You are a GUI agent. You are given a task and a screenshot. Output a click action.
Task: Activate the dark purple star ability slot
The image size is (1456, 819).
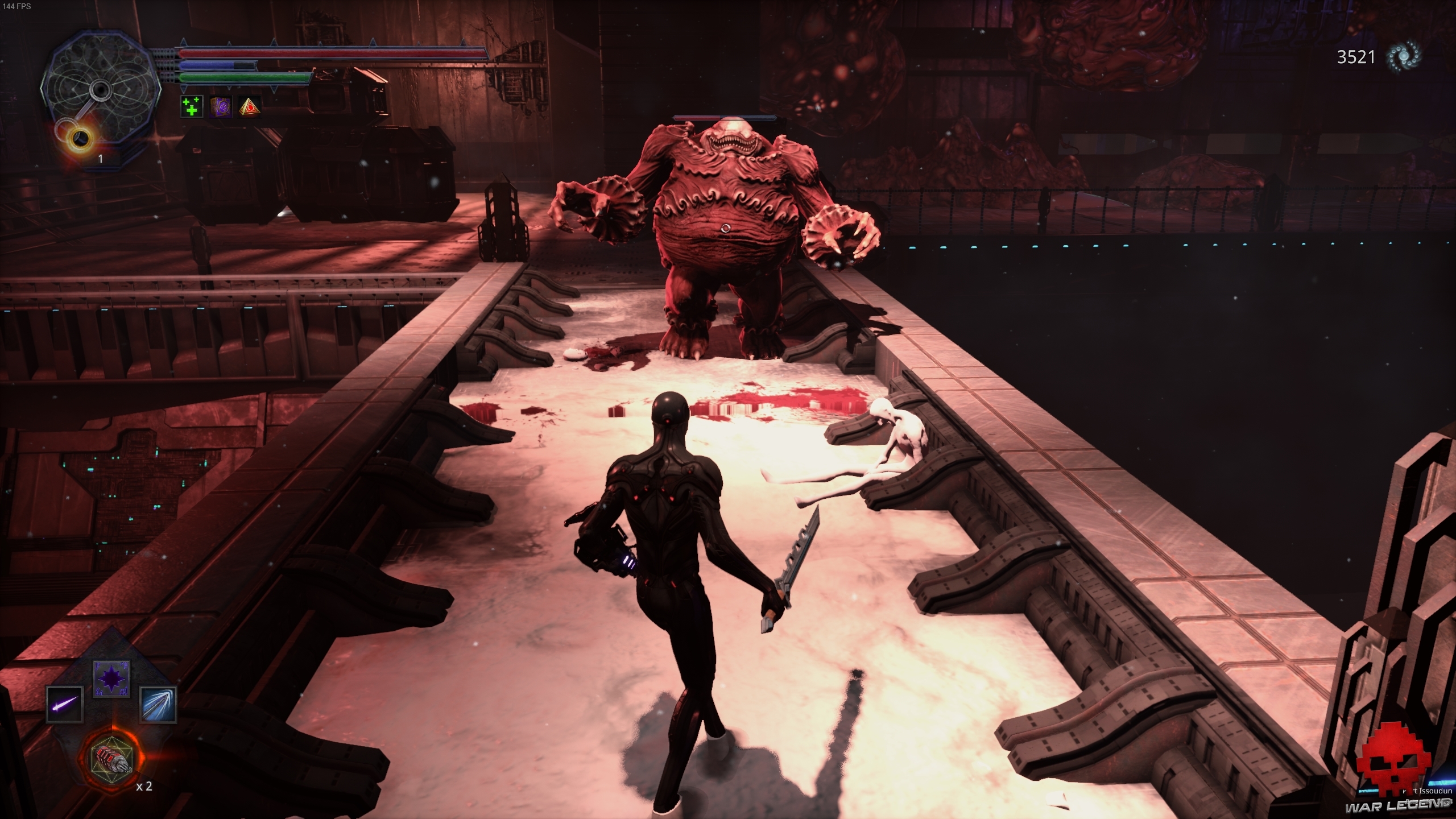[x=111, y=678]
